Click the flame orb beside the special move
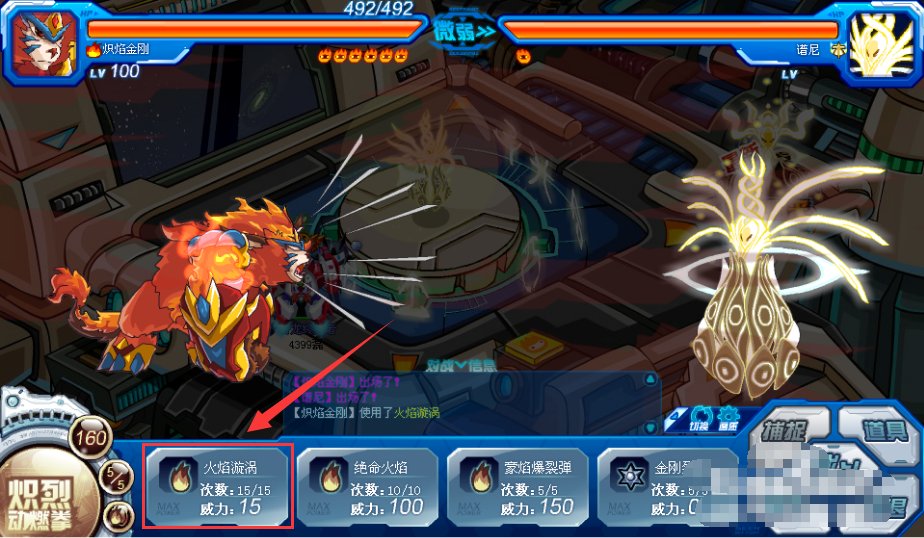This screenshot has width=924, height=538. (x=117, y=517)
